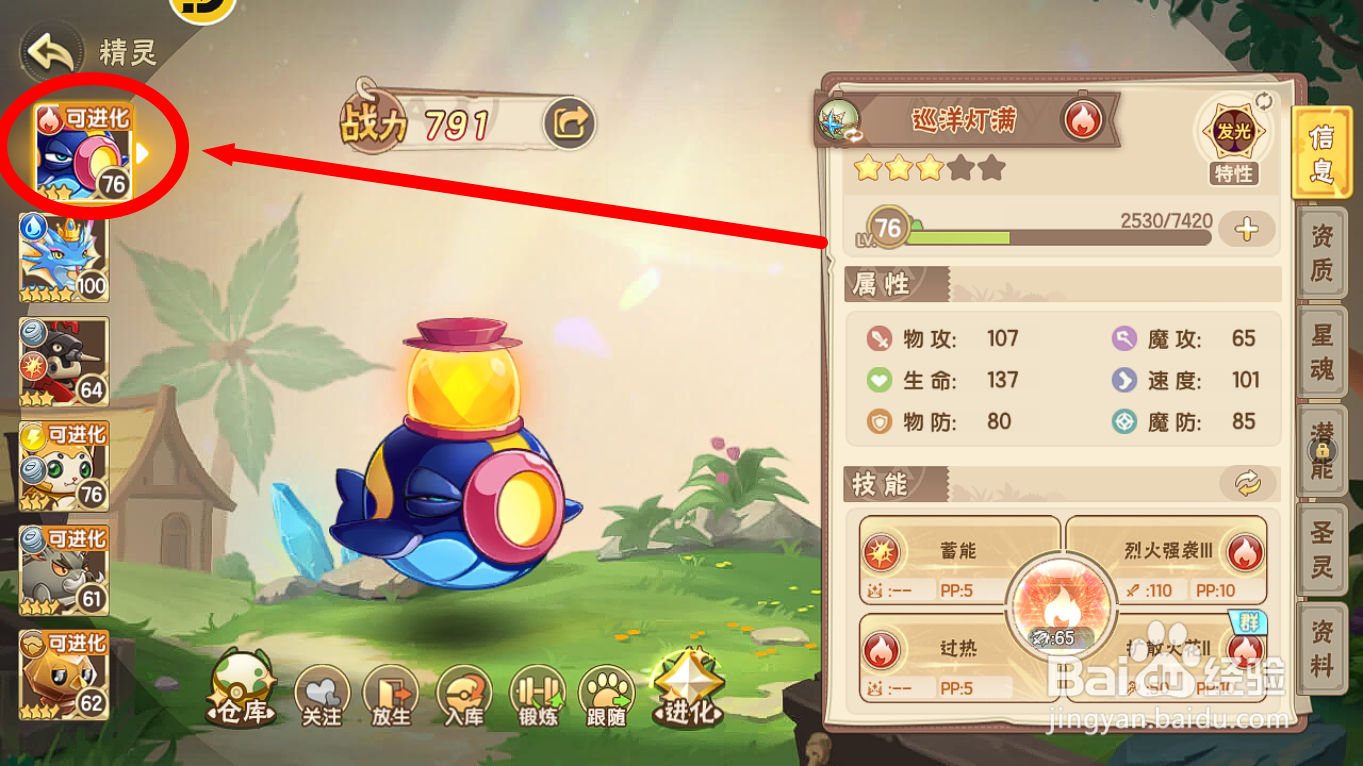The image size is (1363, 766).
Task: Open the 仓库 (warehouse) icon
Action: coord(239,692)
